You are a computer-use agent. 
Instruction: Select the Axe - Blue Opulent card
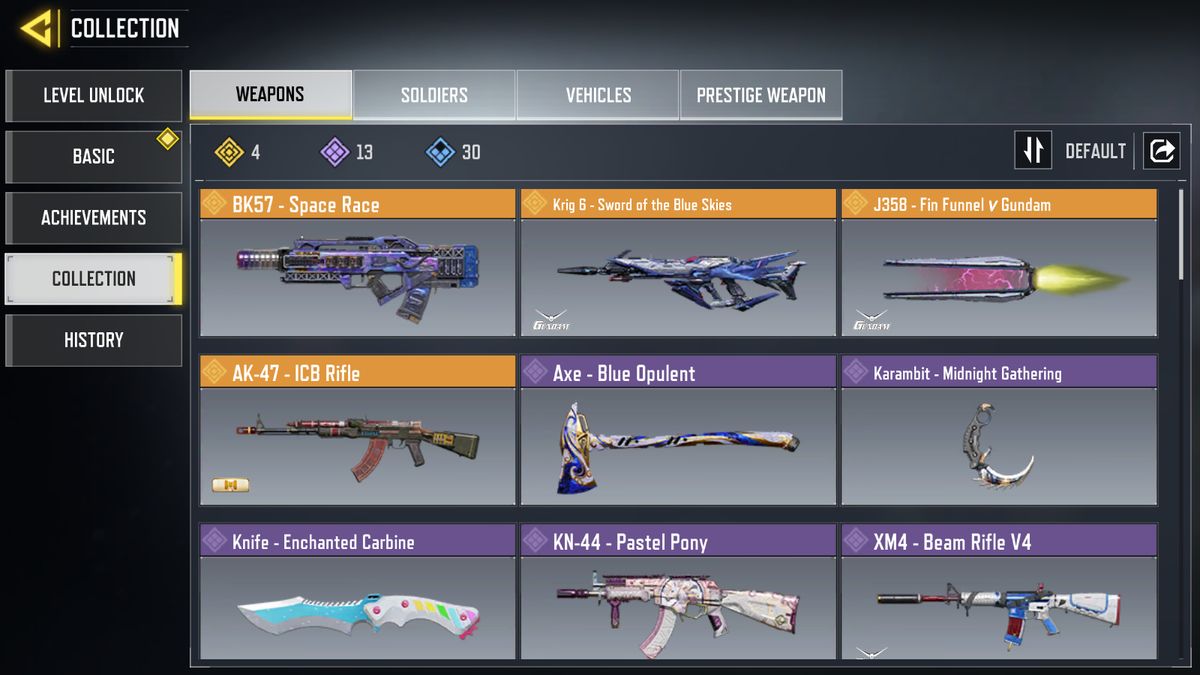678,432
